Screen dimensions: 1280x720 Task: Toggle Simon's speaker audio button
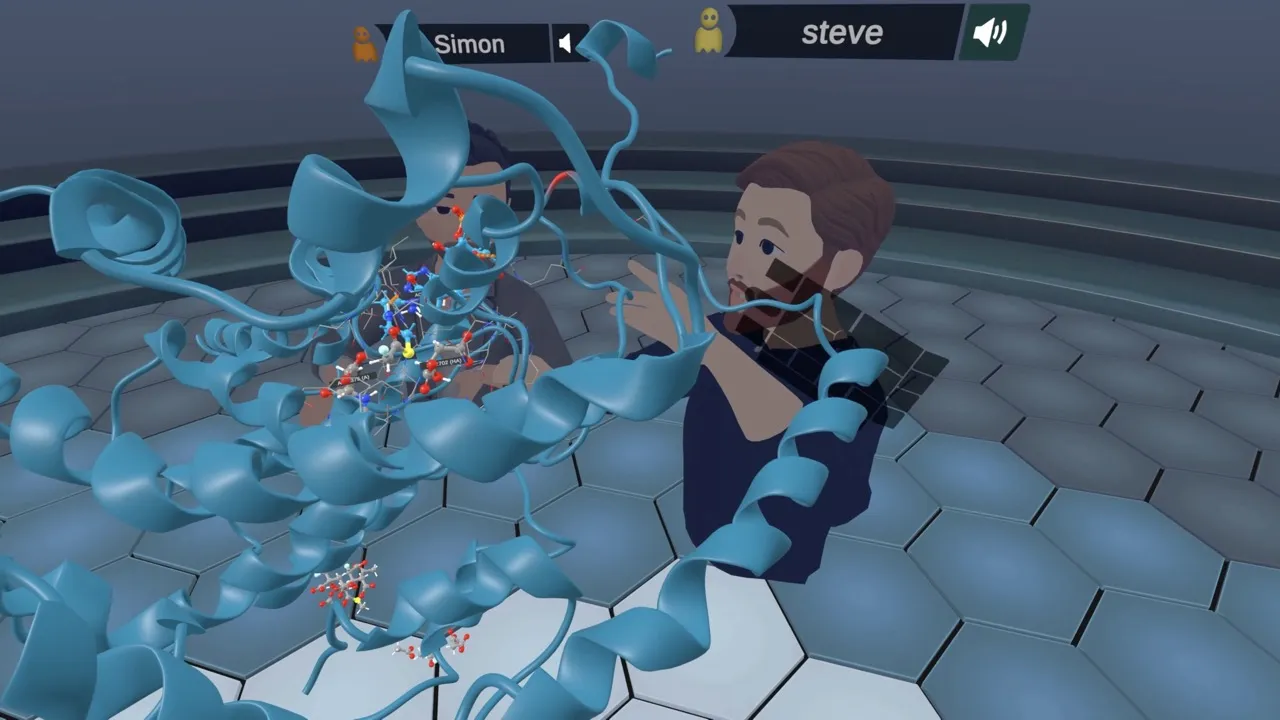point(568,43)
